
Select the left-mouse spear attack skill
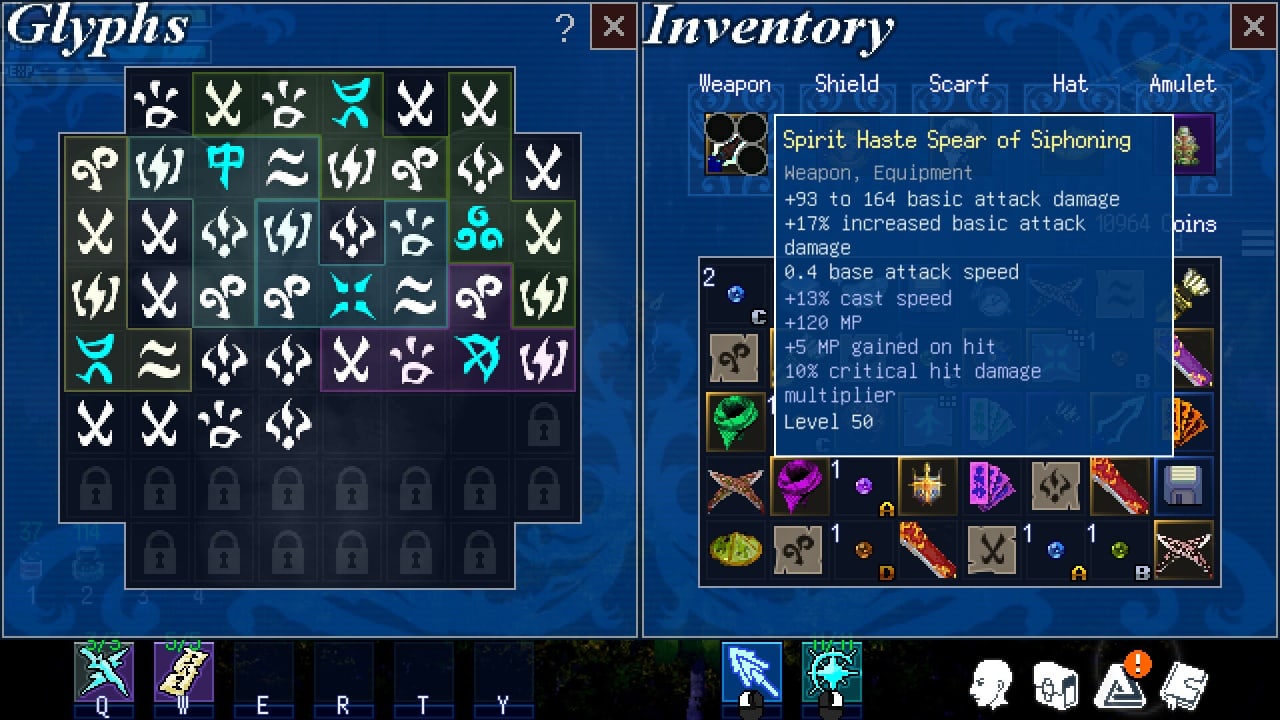coord(751,672)
